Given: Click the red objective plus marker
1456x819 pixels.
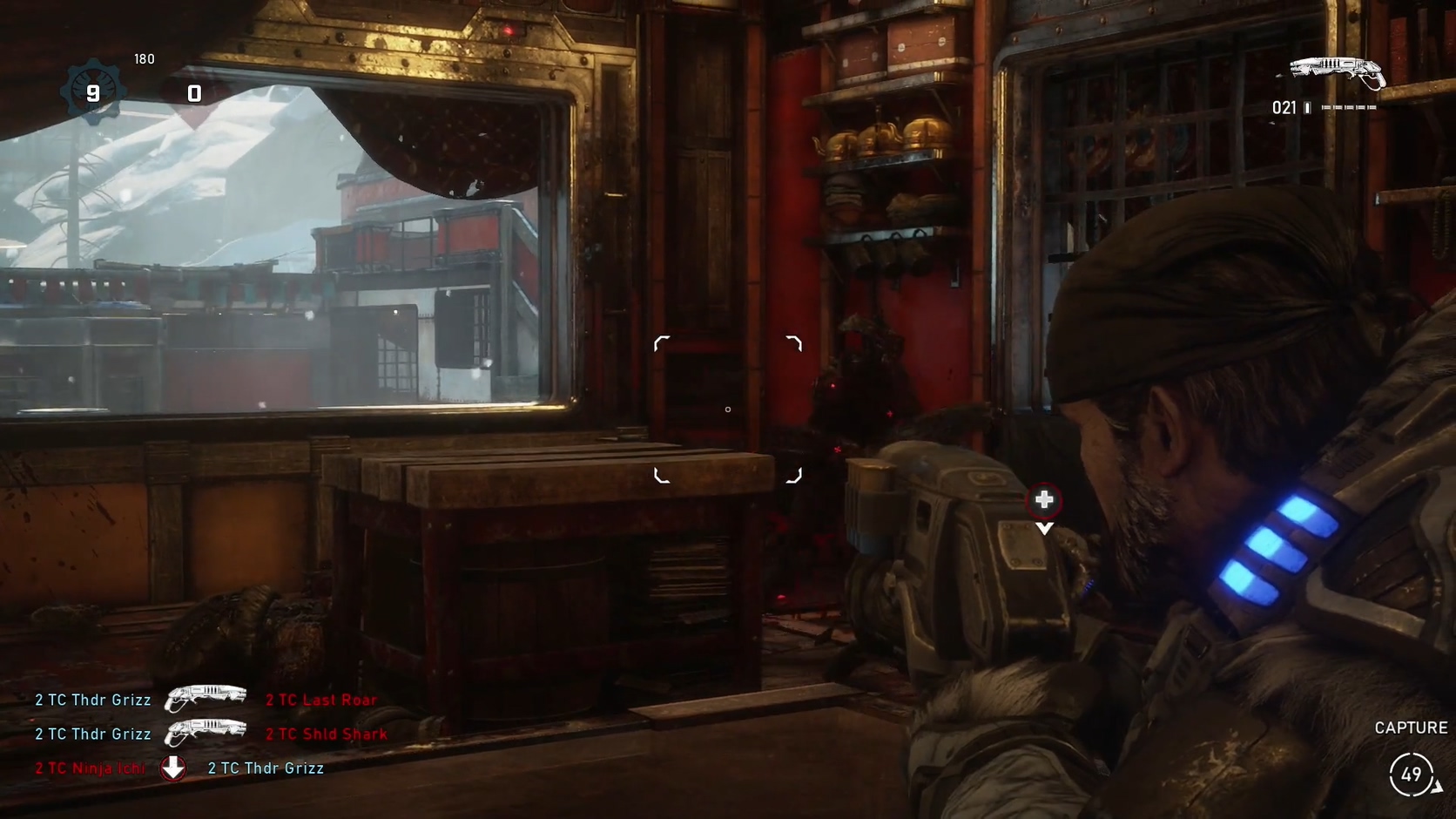Looking at the screenshot, I should coord(1043,501).
